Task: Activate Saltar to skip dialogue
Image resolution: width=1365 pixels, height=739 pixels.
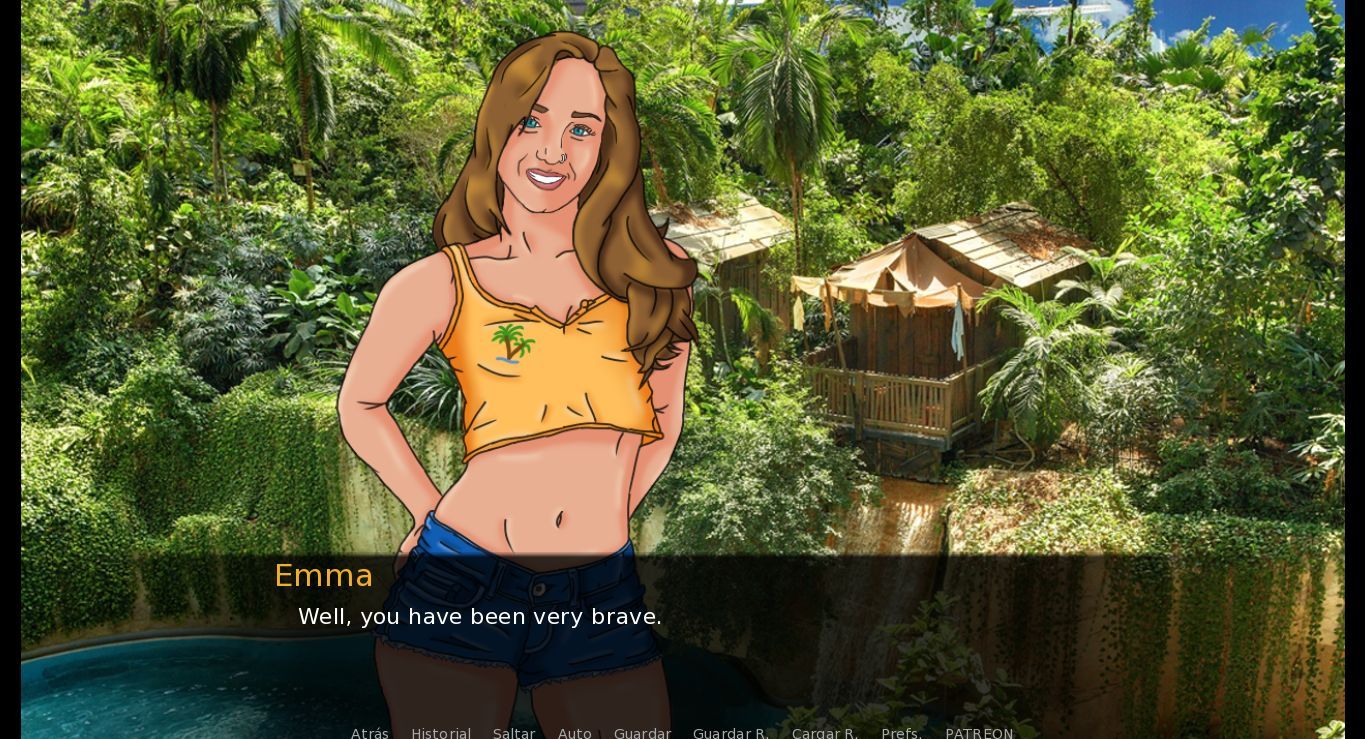Action: (514, 733)
